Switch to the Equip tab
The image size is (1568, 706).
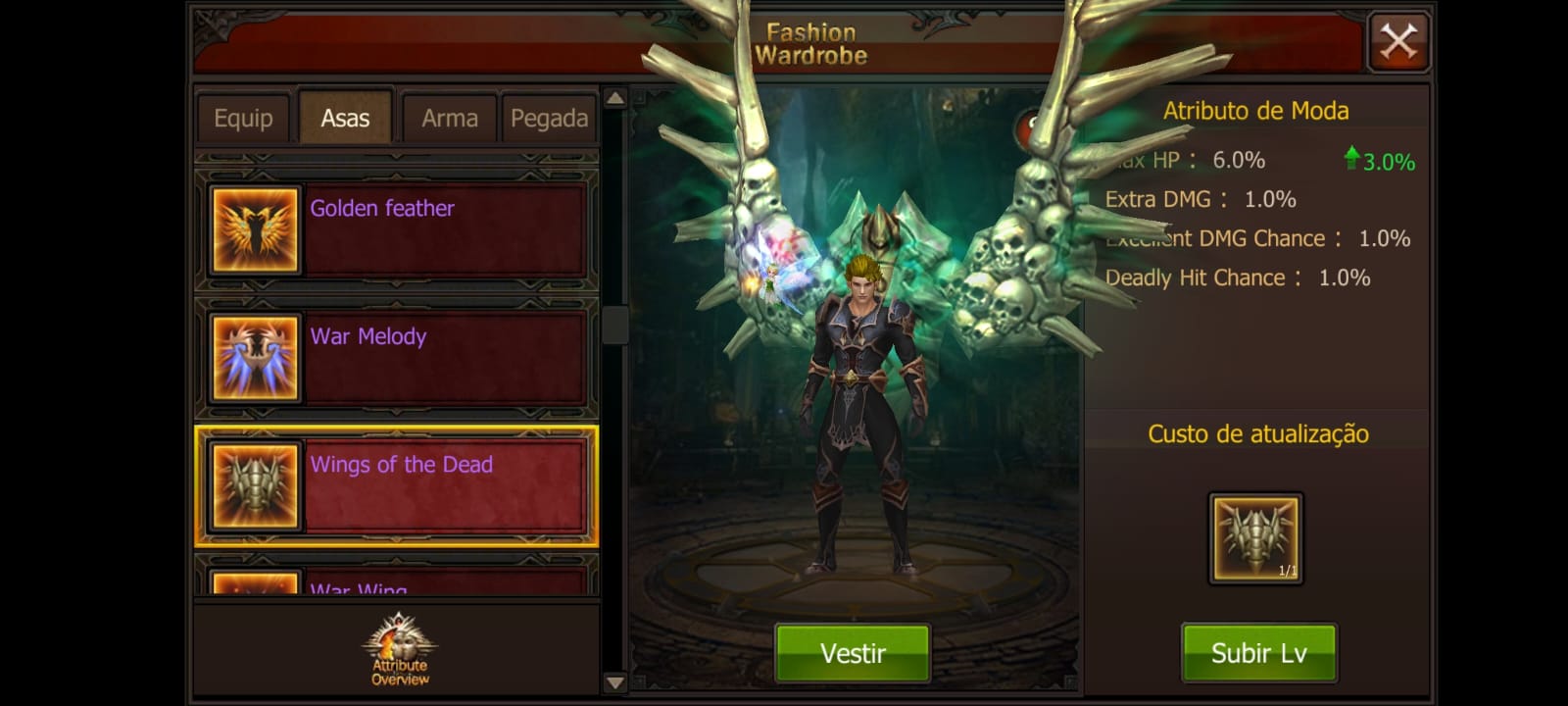tap(242, 117)
